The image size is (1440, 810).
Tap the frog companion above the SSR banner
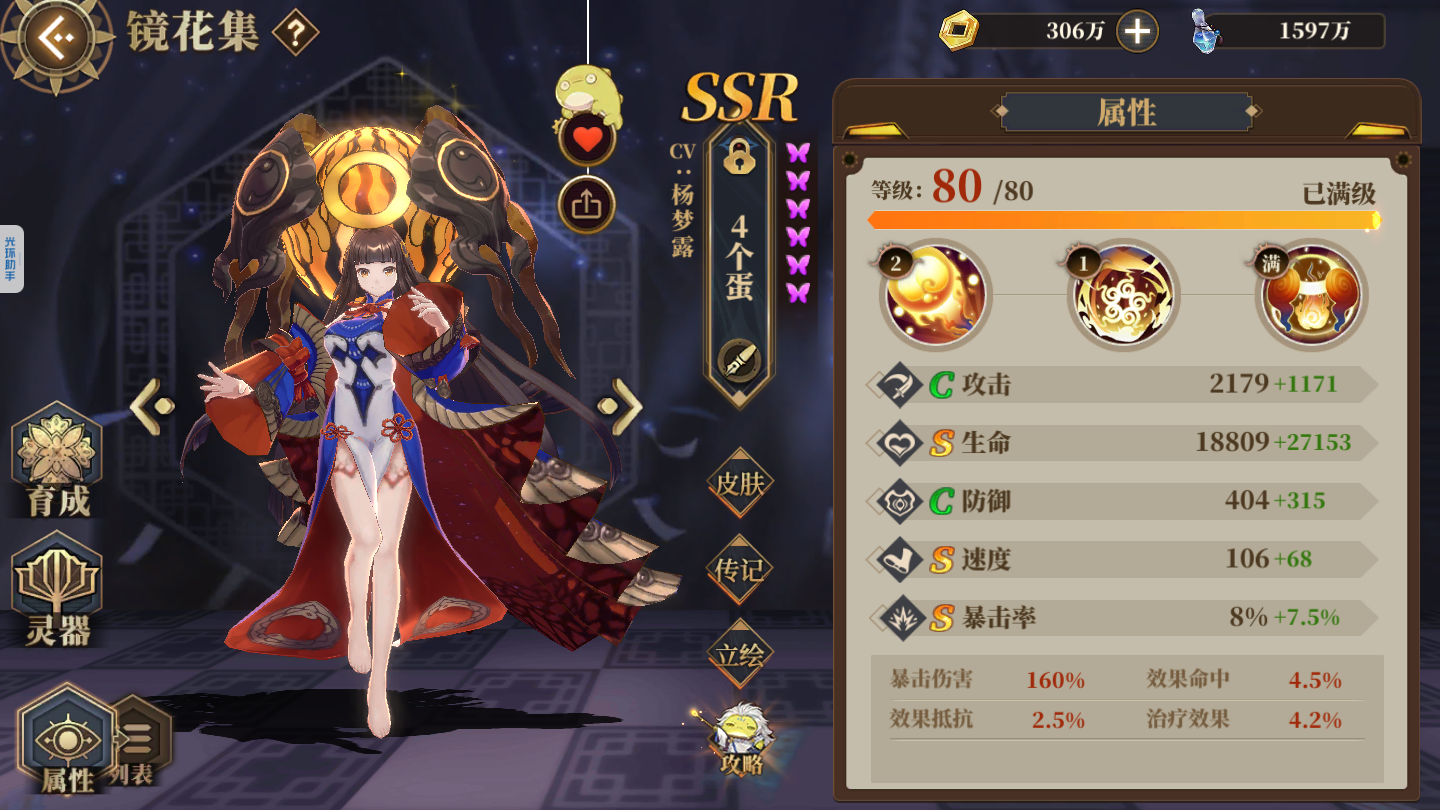tap(590, 90)
